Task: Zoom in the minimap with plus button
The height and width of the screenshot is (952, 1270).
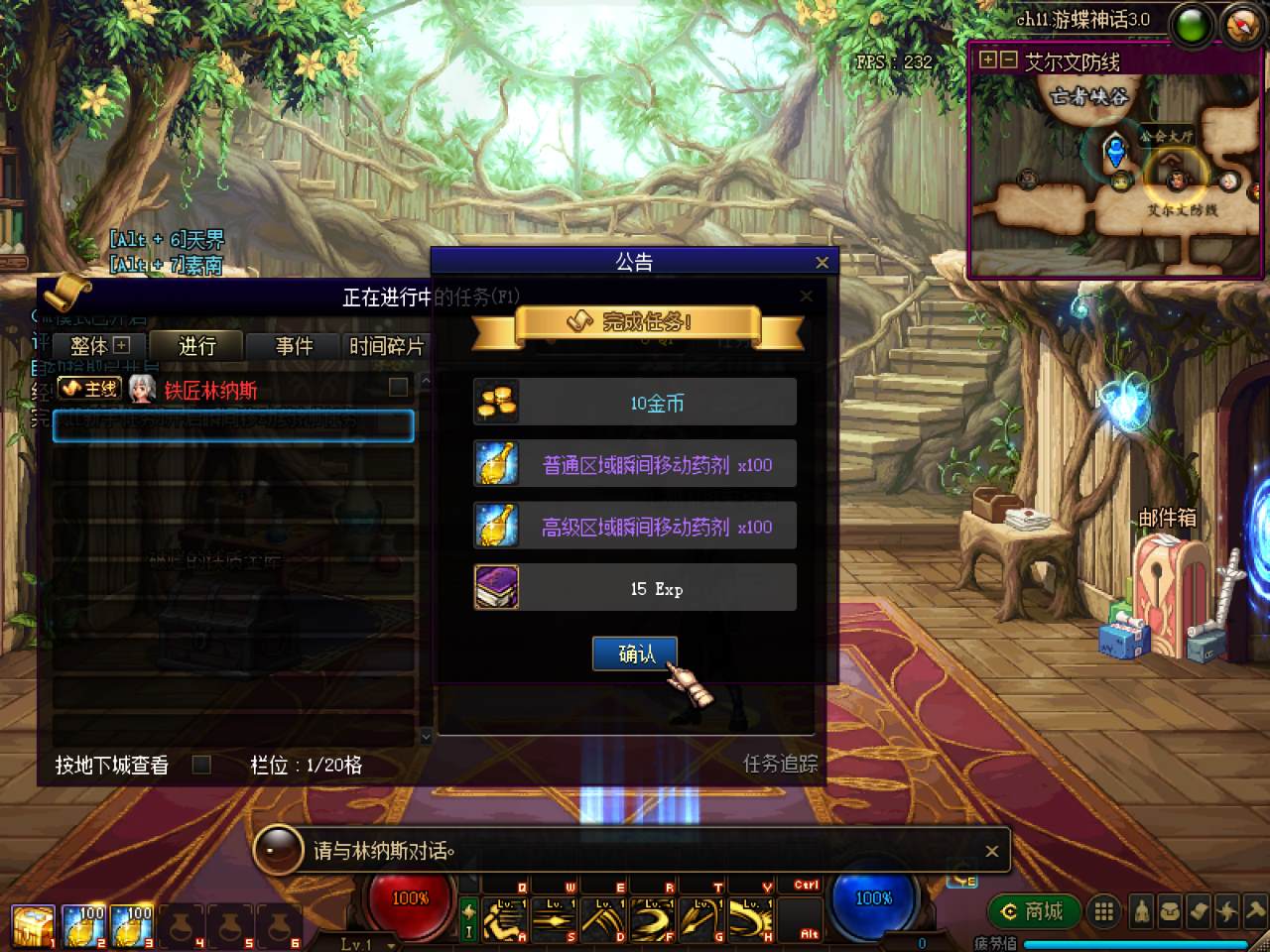Action: [987, 60]
